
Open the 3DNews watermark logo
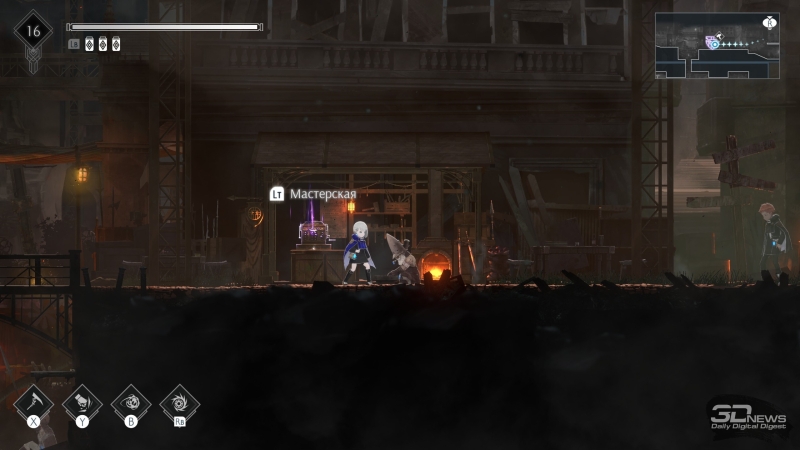749,416
